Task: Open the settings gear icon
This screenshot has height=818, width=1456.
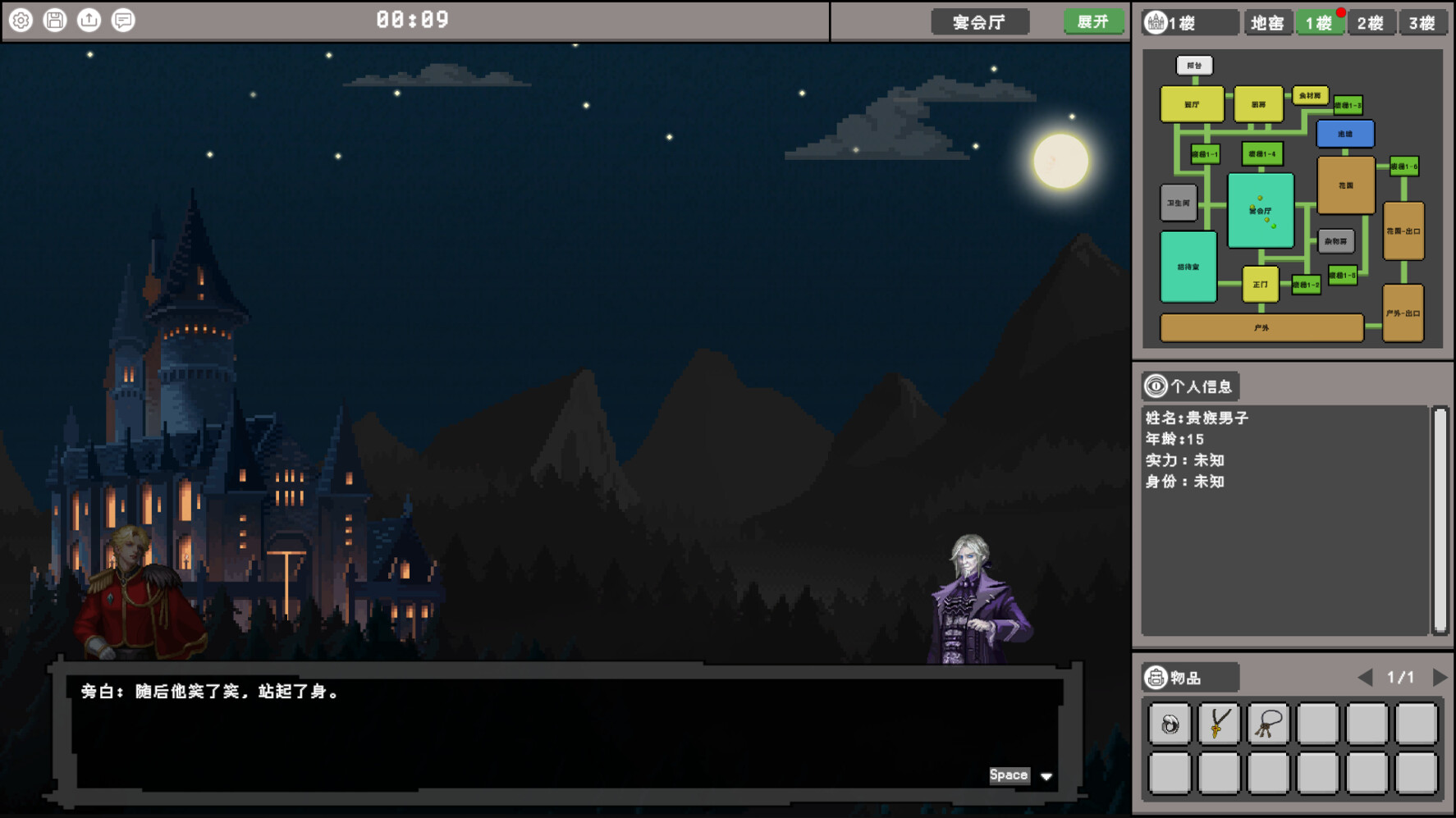Action: click(21, 20)
